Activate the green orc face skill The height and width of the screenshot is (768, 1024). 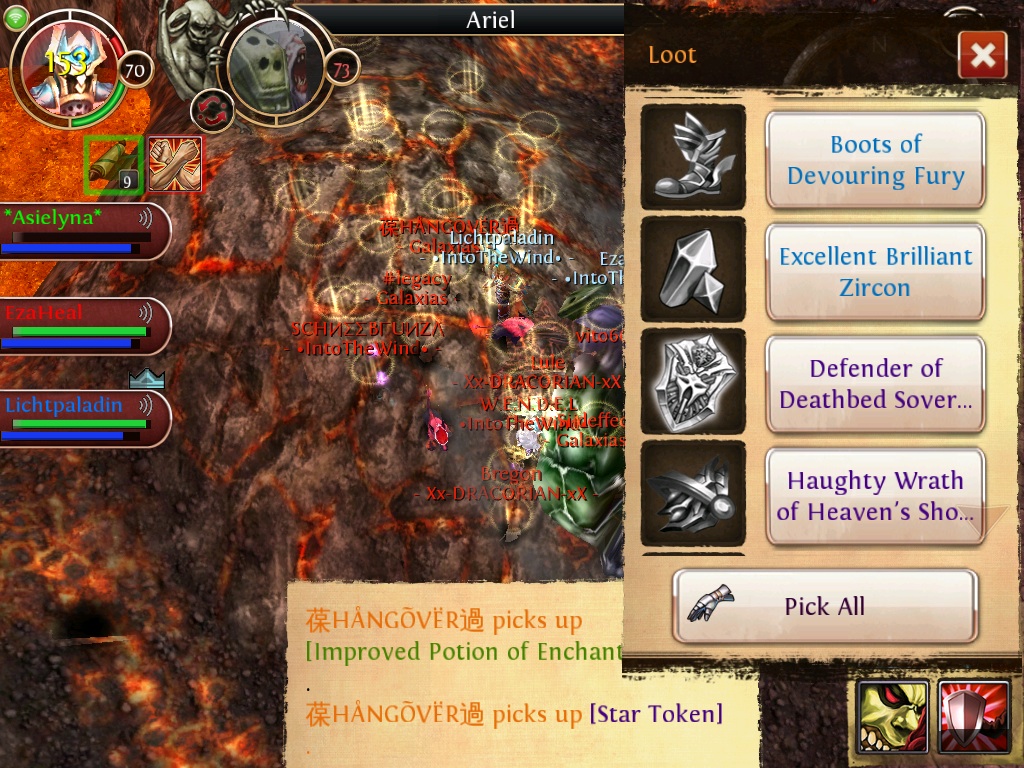point(892,717)
